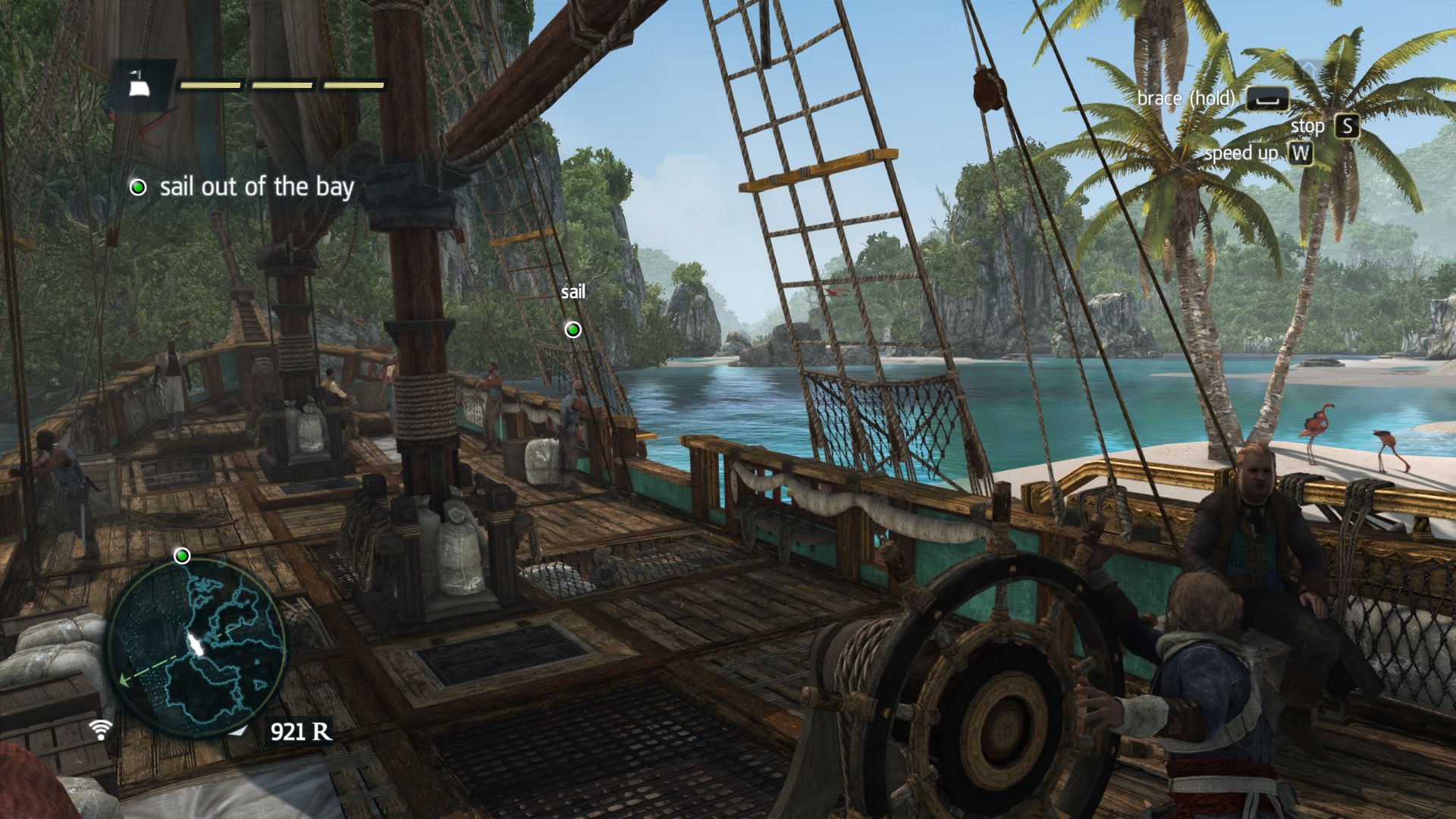Click the green objective marker on minimap edge
This screenshot has width=1456, height=819.
[182, 557]
